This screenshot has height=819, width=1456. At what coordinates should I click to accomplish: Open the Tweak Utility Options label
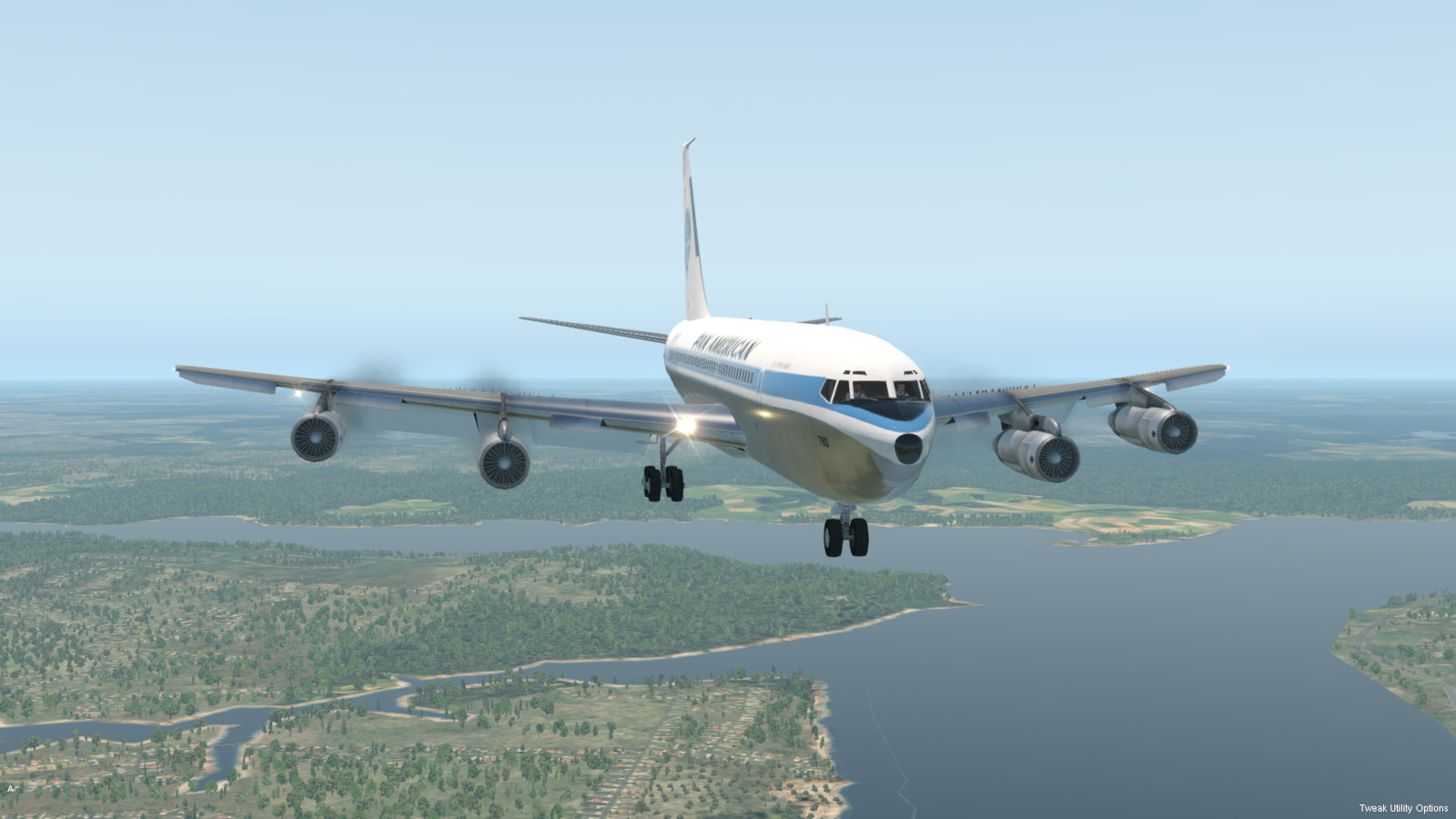tap(1403, 808)
